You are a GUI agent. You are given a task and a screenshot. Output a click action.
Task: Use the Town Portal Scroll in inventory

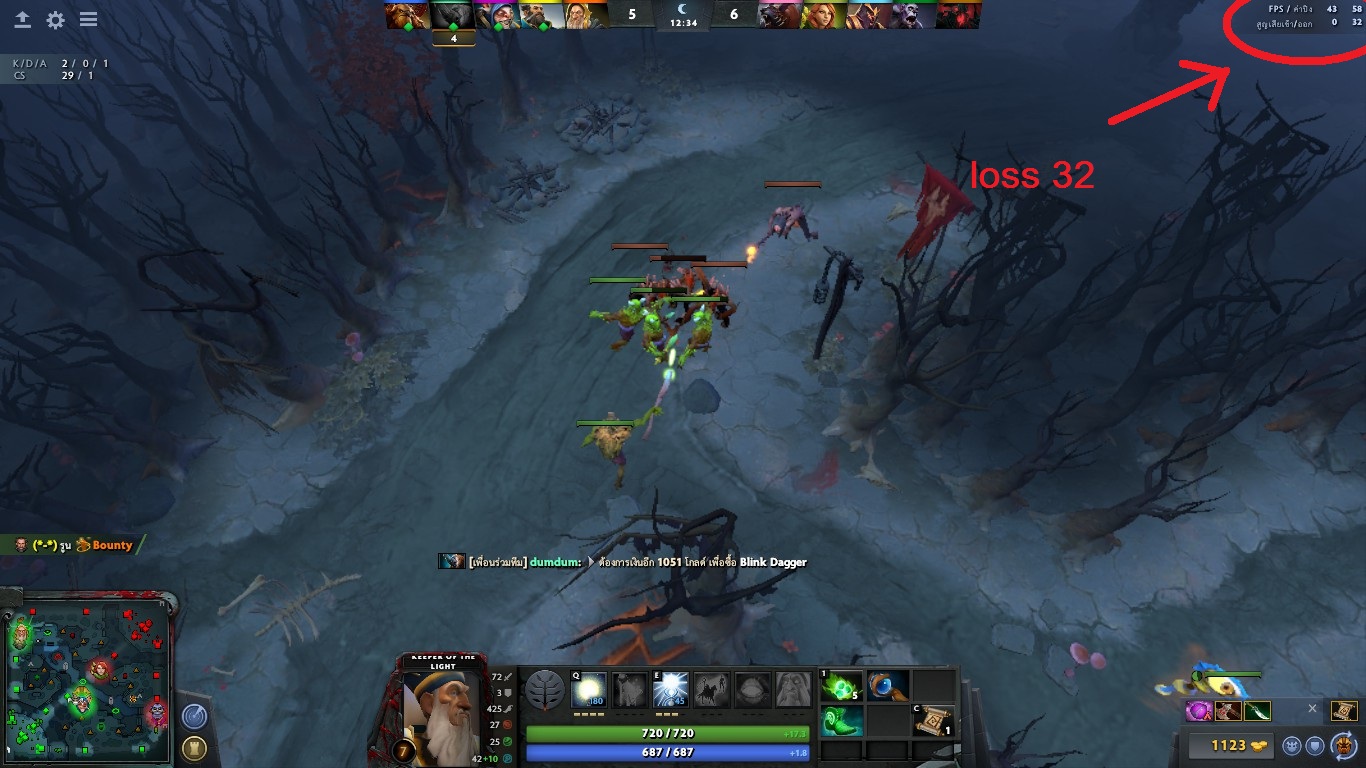(x=934, y=720)
